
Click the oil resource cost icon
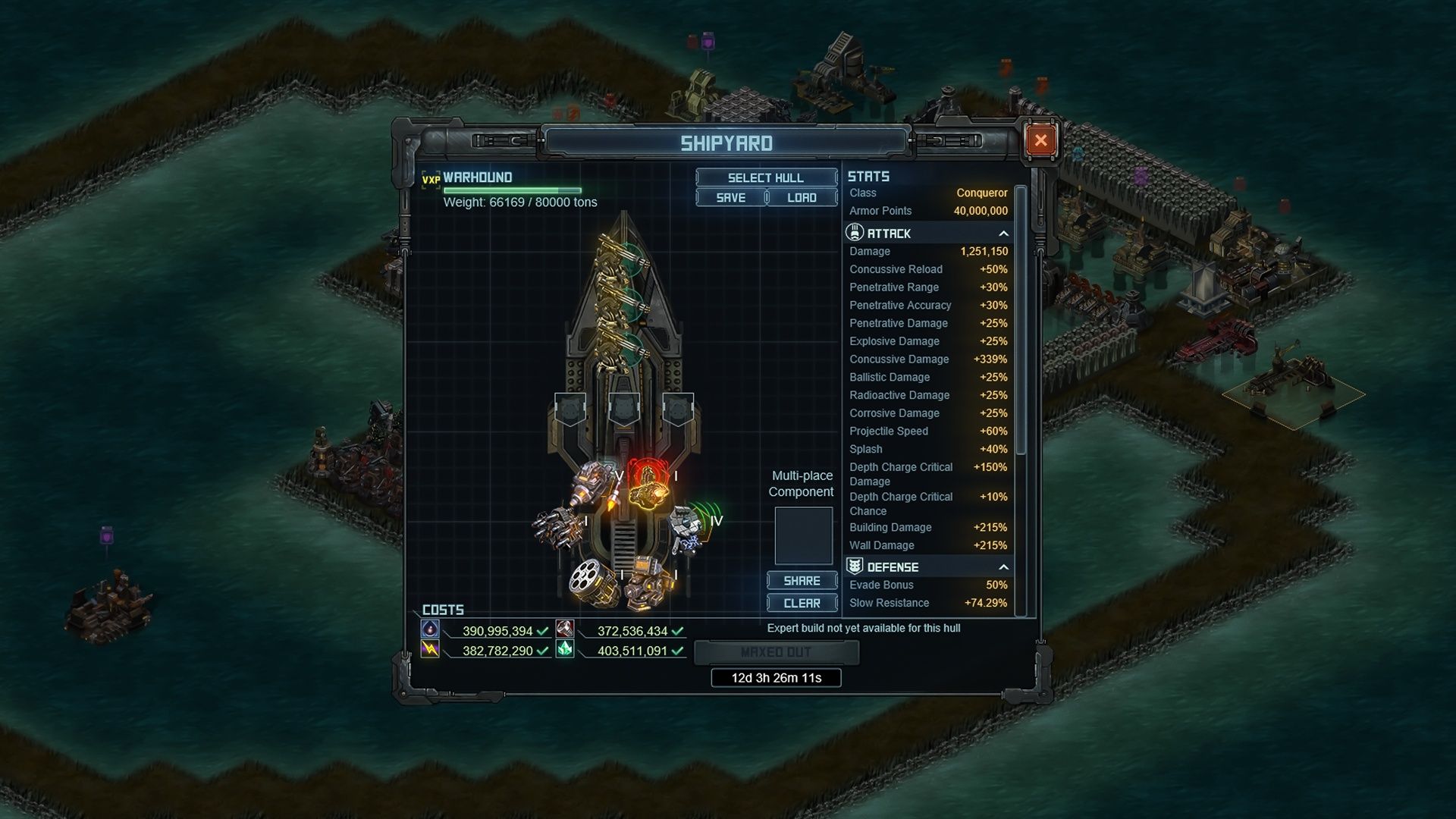[x=431, y=629]
